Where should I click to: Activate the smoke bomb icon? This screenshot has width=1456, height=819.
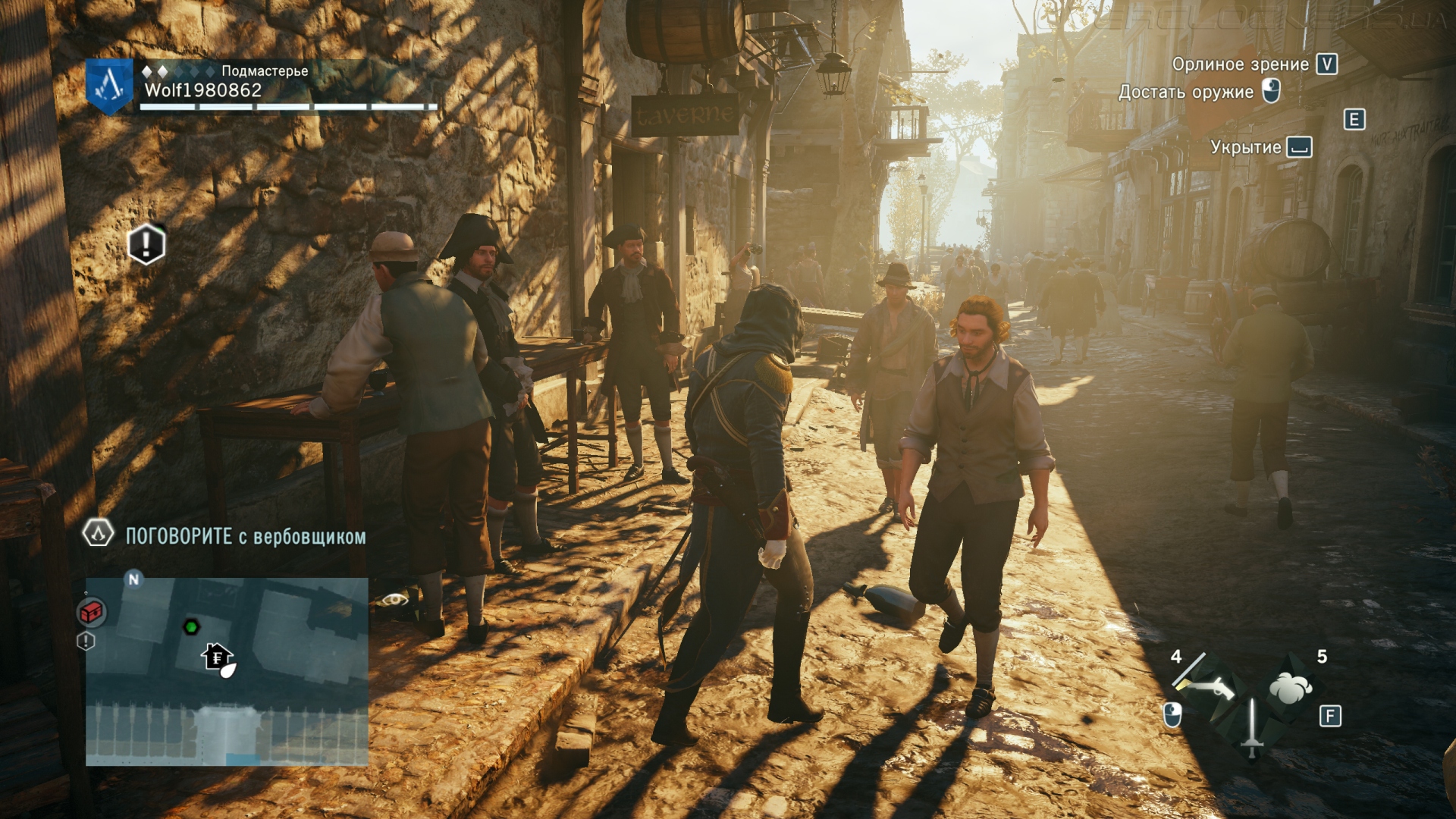coord(1290,687)
